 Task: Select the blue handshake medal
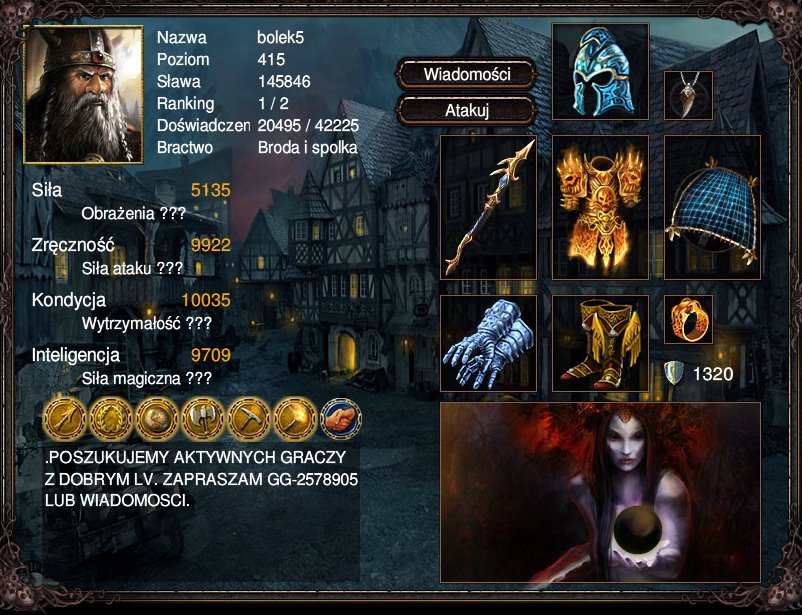point(340,418)
